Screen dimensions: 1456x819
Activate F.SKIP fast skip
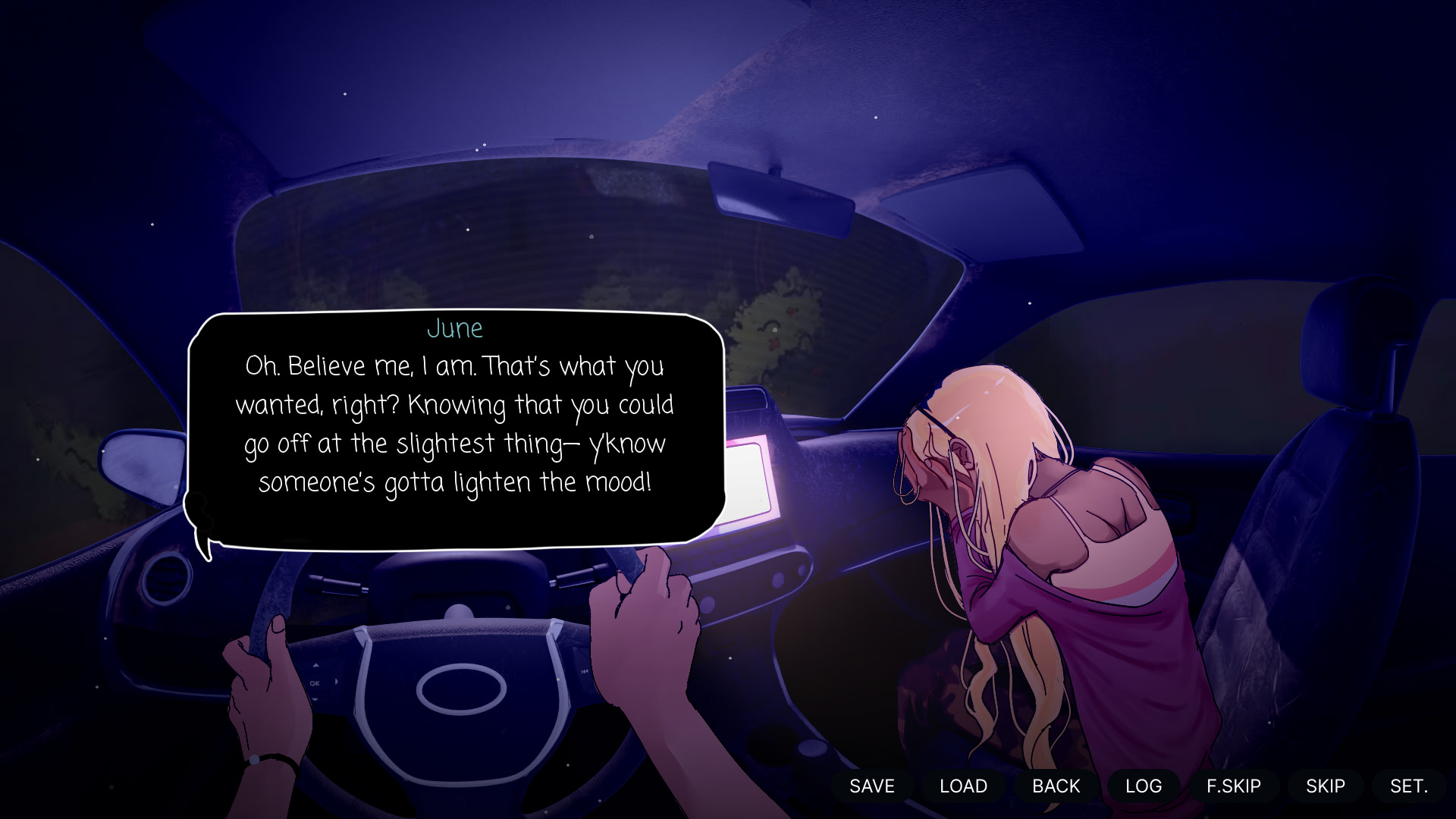(x=1234, y=786)
